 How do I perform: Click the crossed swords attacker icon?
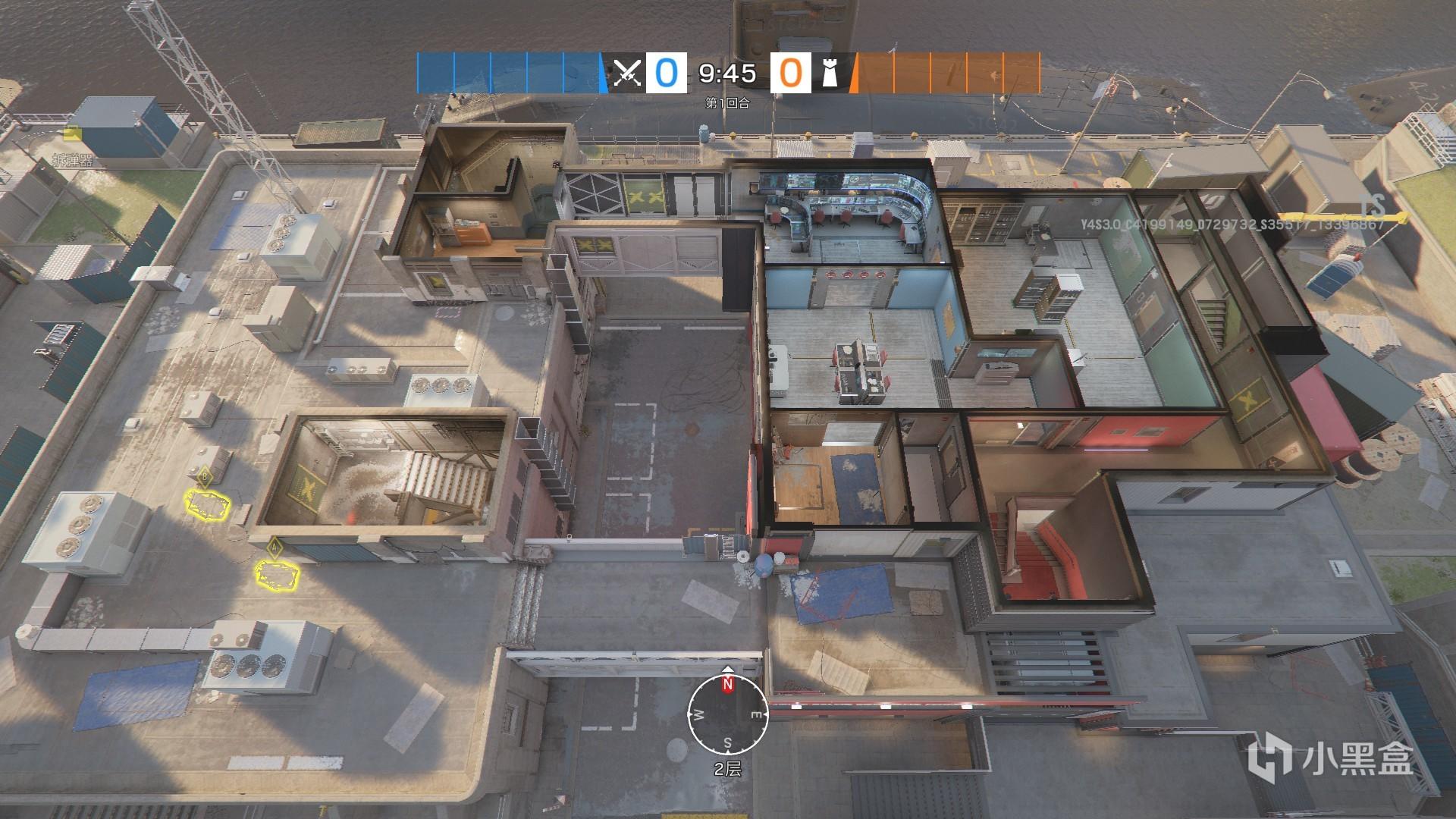[627, 74]
